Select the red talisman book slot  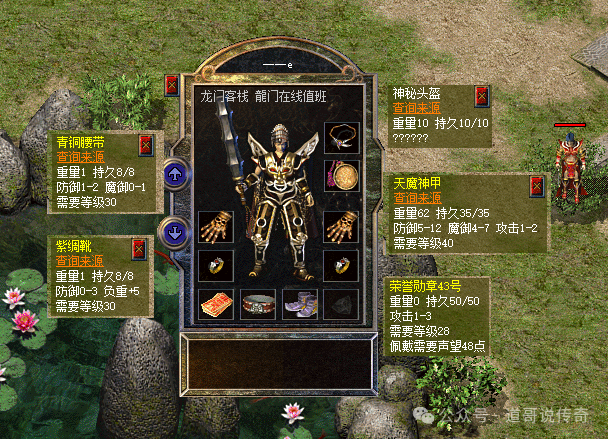[x=215, y=302]
